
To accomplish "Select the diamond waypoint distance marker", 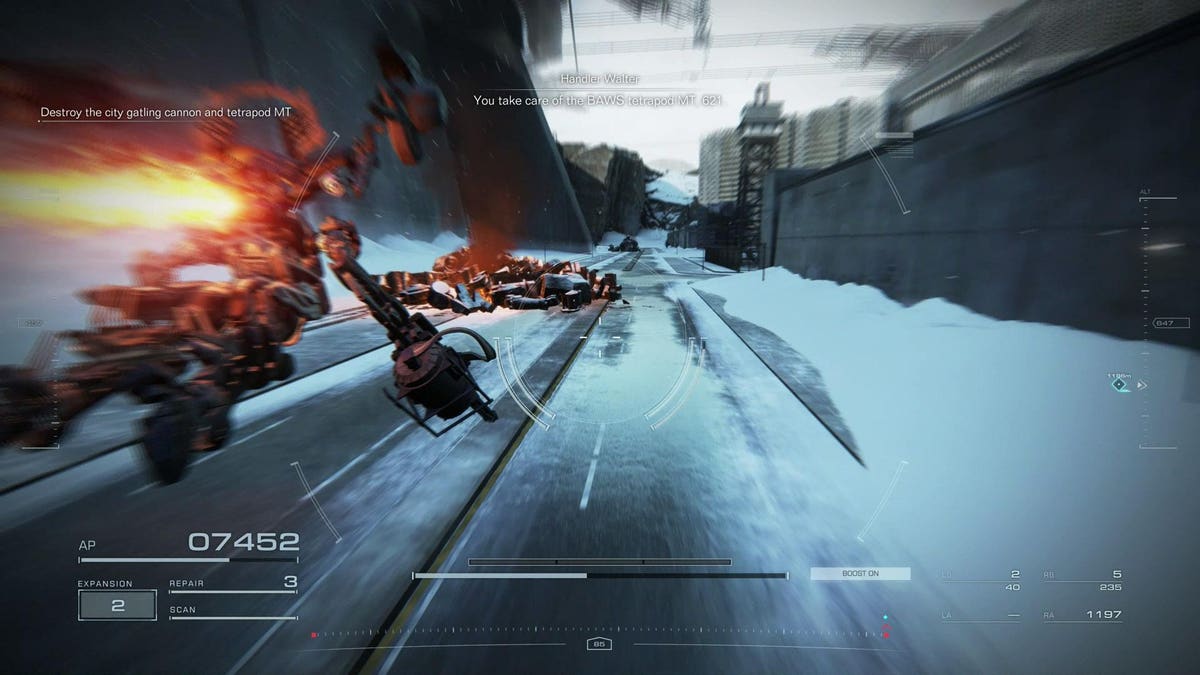I will click(x=1119, y=384).
